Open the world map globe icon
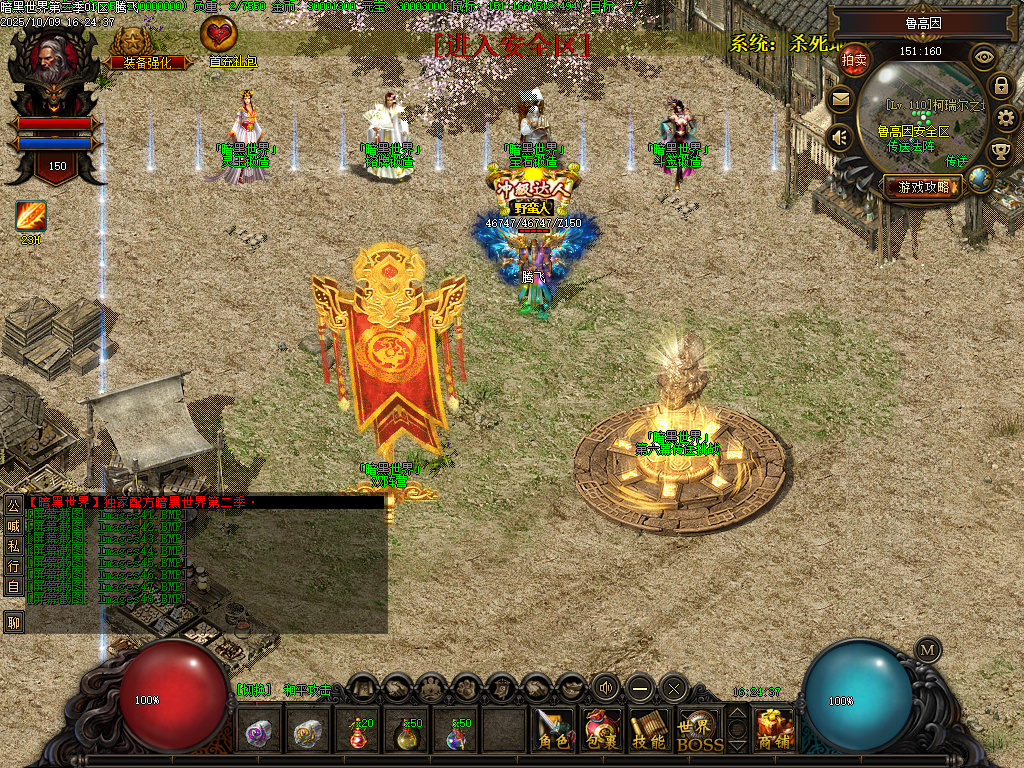Image resolution: width=1024 pixels, height=768 pixels. tap(981, 180)
